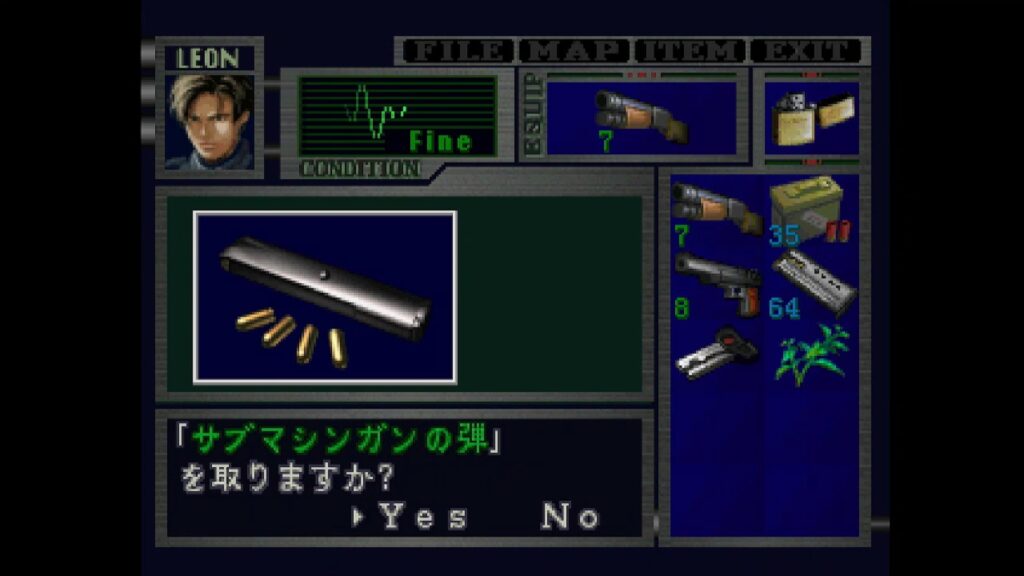Click the submachine gun ammo preview image
The width and height of the screenshot is (1024, 576).
pos(325,297)
